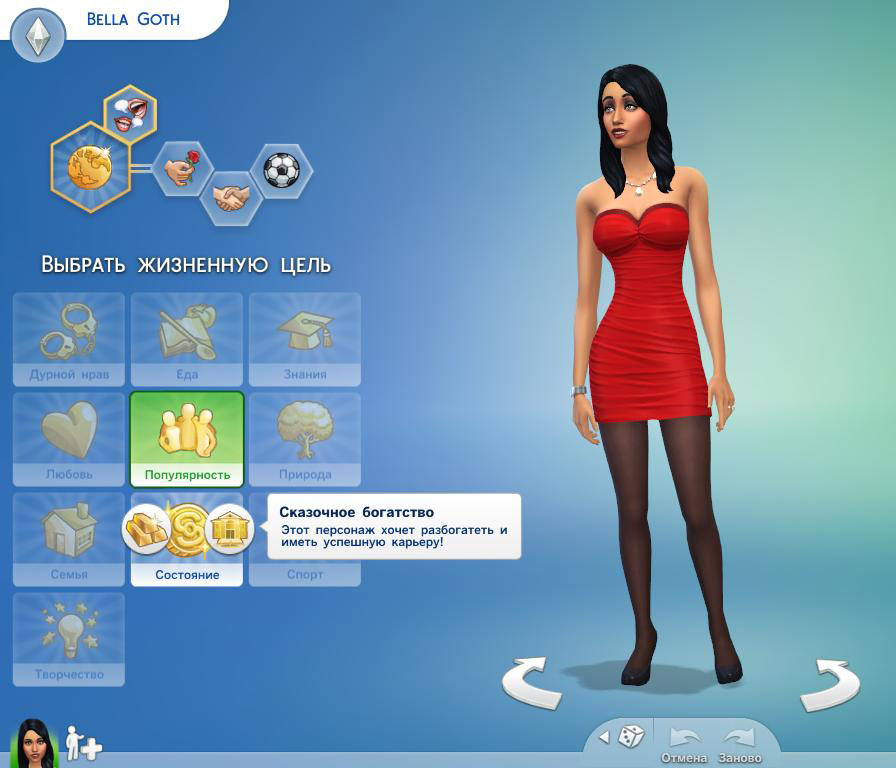Randomize the Sim with the dice button
The height and width of the screenshot is (768, 896).
(x=630, y=737)
